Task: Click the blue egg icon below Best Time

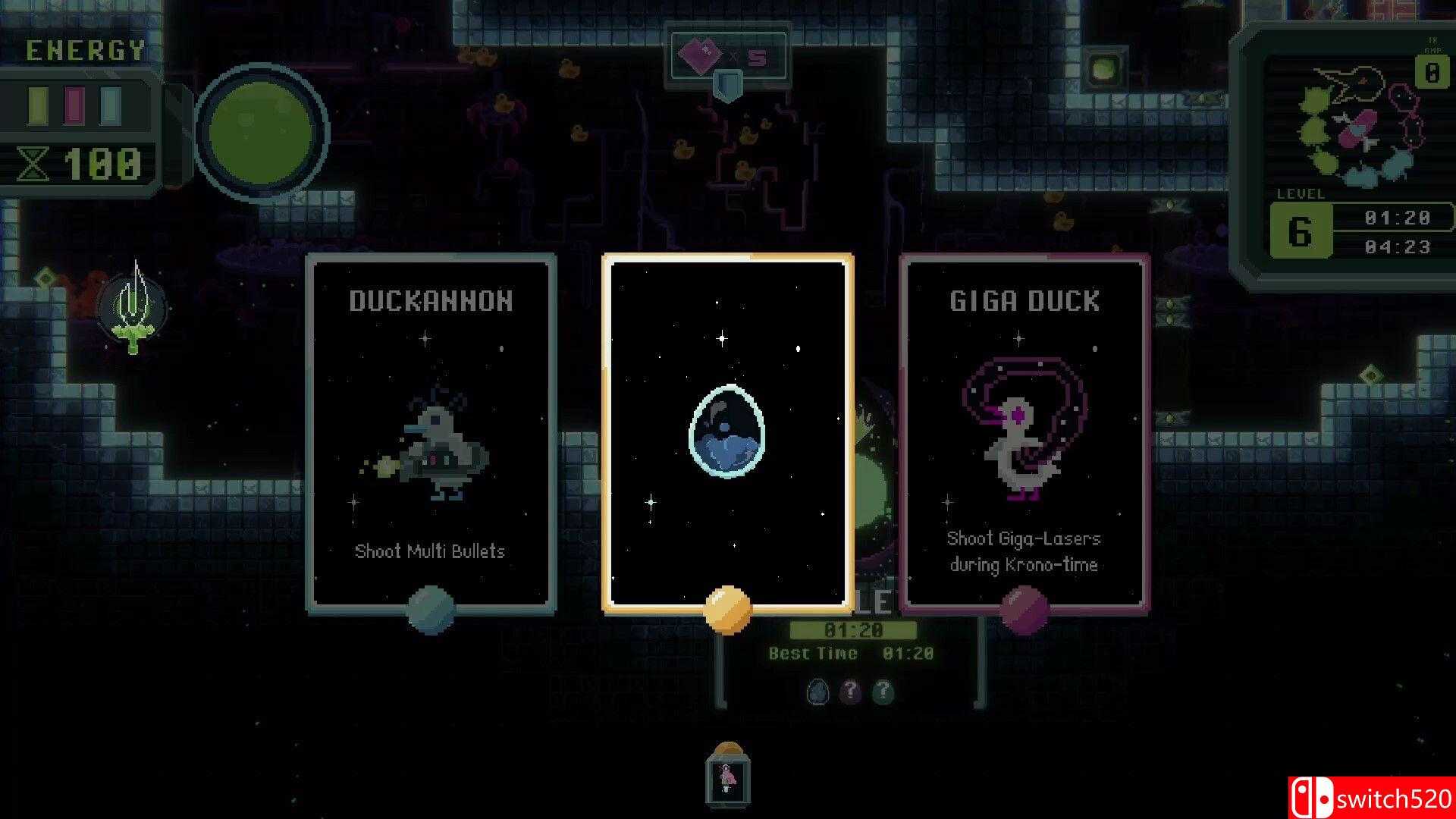Action: click(817, 692)
